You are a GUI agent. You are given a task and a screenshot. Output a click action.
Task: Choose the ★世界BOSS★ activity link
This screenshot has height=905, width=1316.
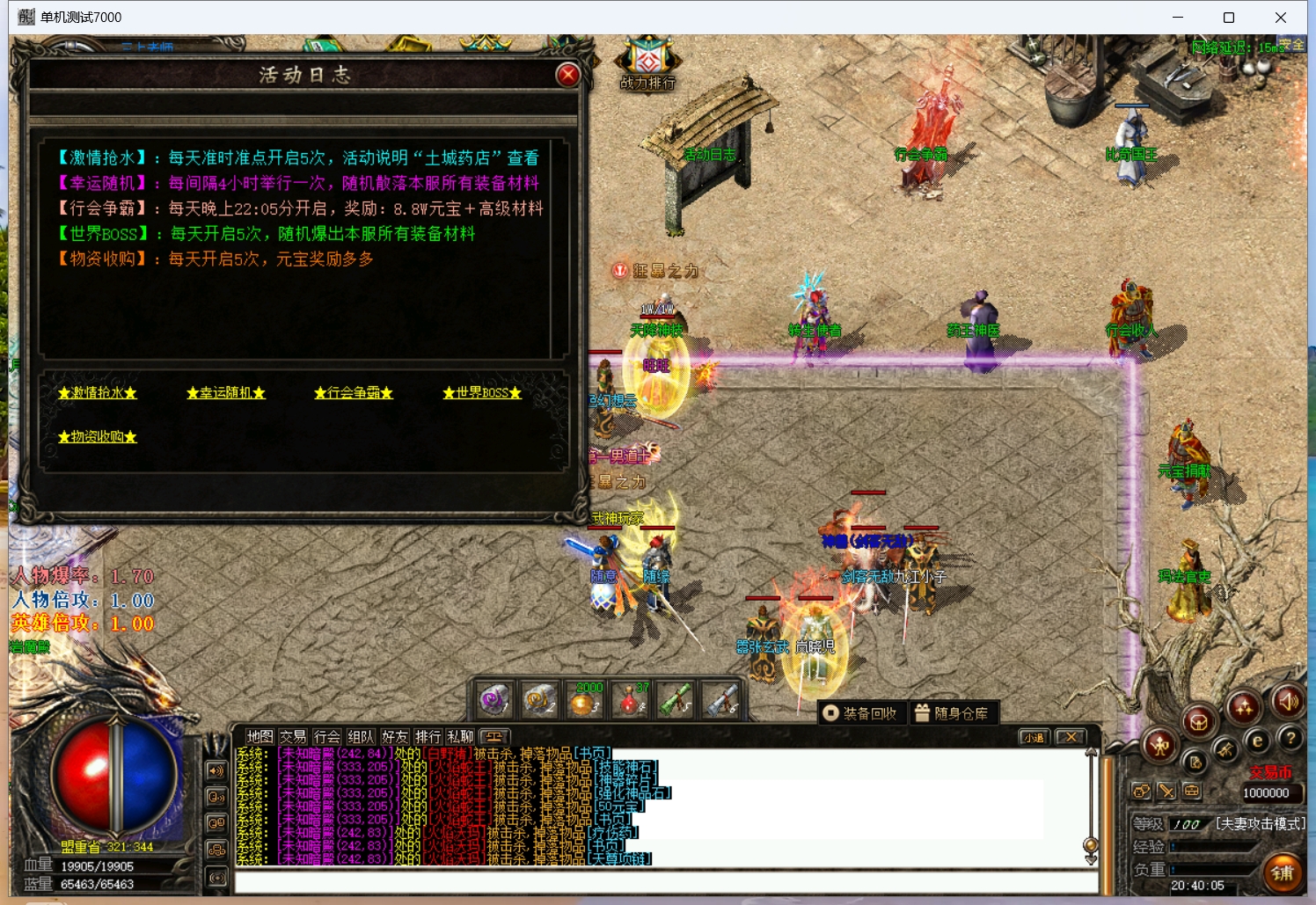(482, 393)
